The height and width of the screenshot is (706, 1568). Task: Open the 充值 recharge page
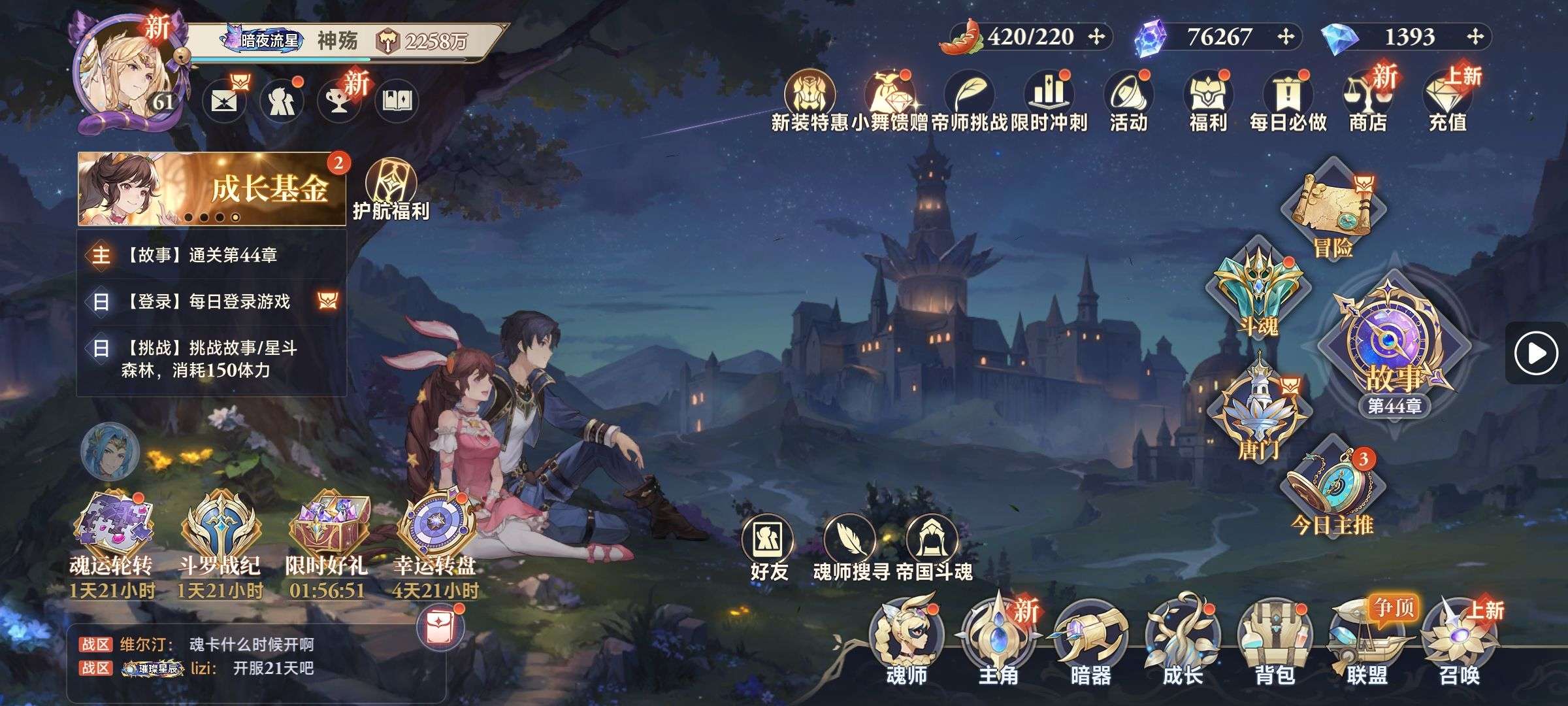click(x=1447, y=101)
